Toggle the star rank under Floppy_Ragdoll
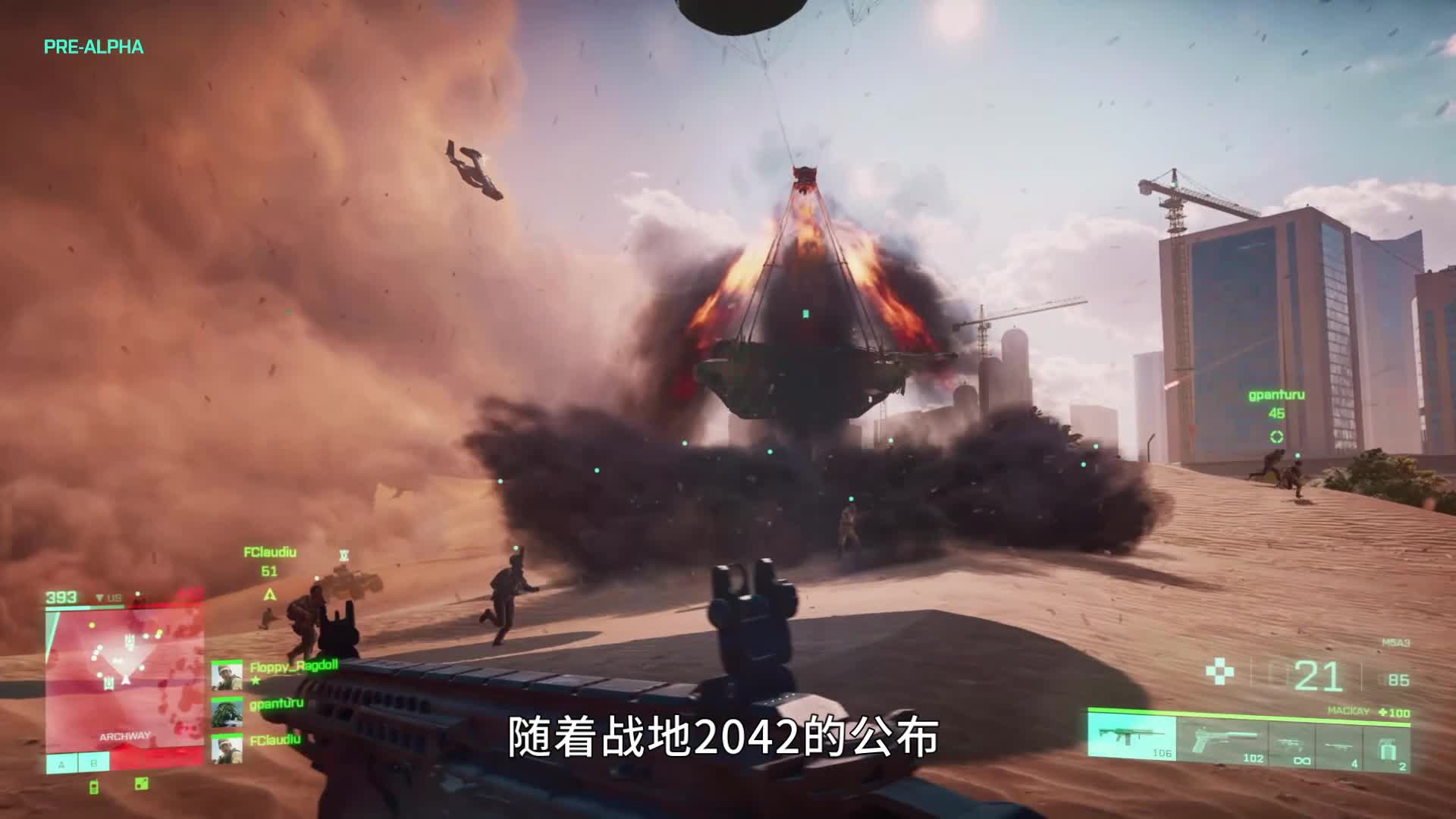Image resolution: width=1456 pixels, height=819 pixels. pyautogui.click(x=256, y=680)
